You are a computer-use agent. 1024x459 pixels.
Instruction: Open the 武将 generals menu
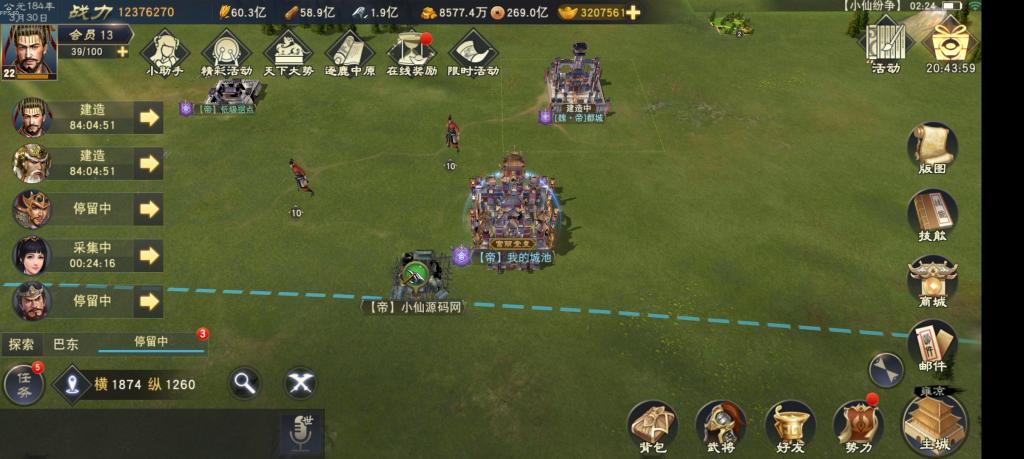[x=721, y=427]
